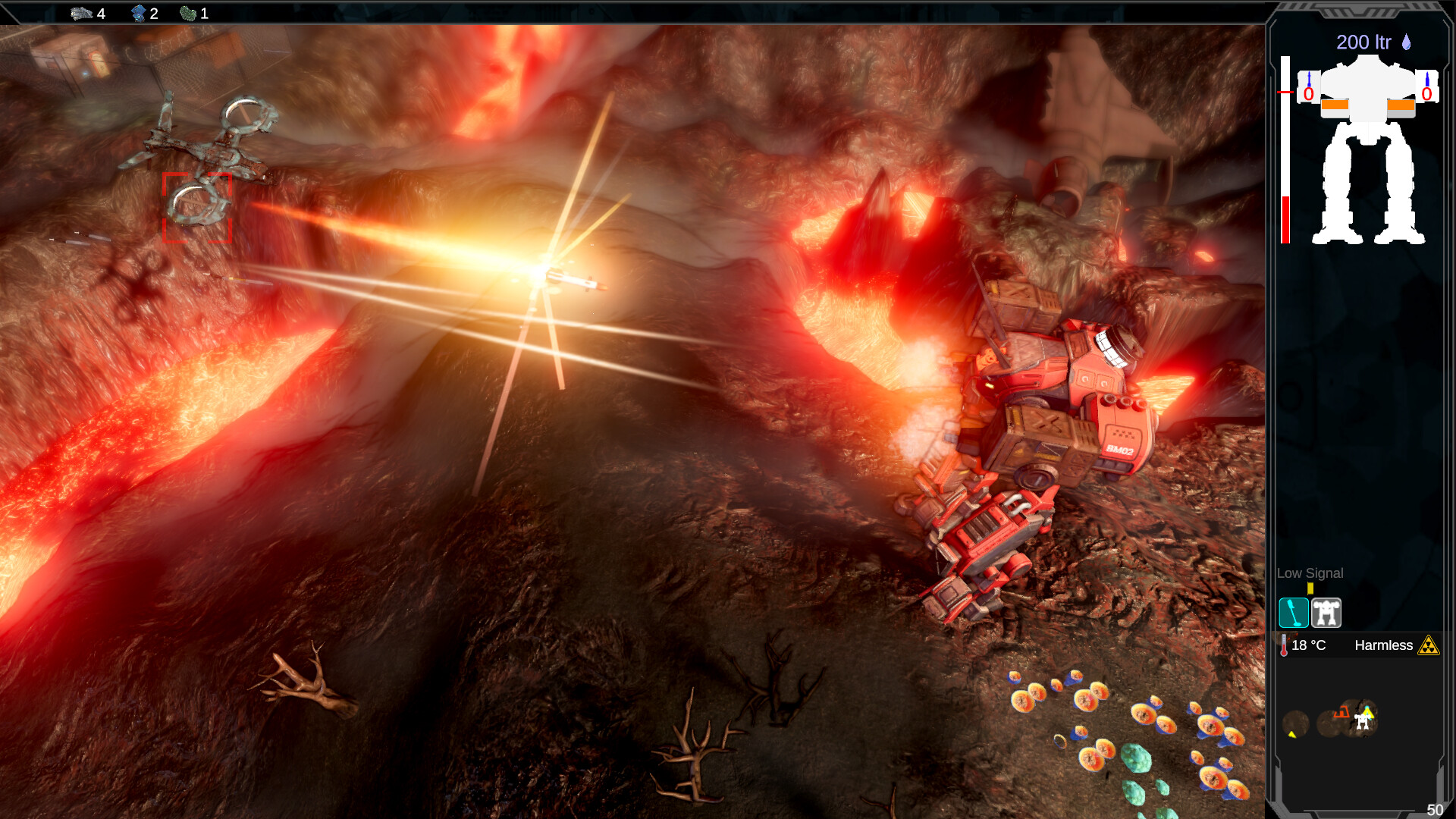Image resolution: width=1456 pixels, height=819 pixels.
Task: Toggle the metal detector scanning mode
Action: pos(1294,613)
